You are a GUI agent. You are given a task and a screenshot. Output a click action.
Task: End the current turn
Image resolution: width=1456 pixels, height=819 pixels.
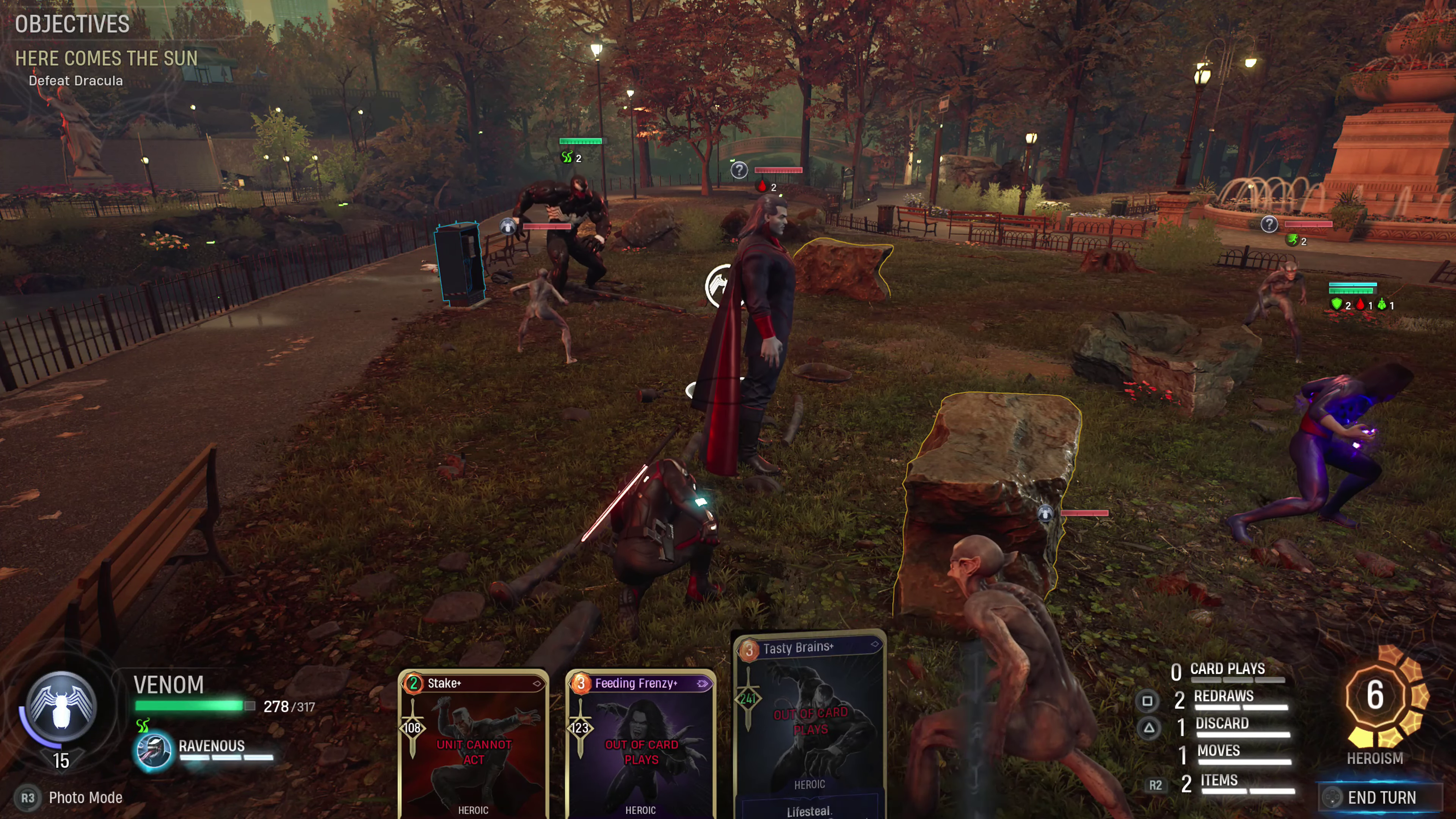[x=1380, y=797]
